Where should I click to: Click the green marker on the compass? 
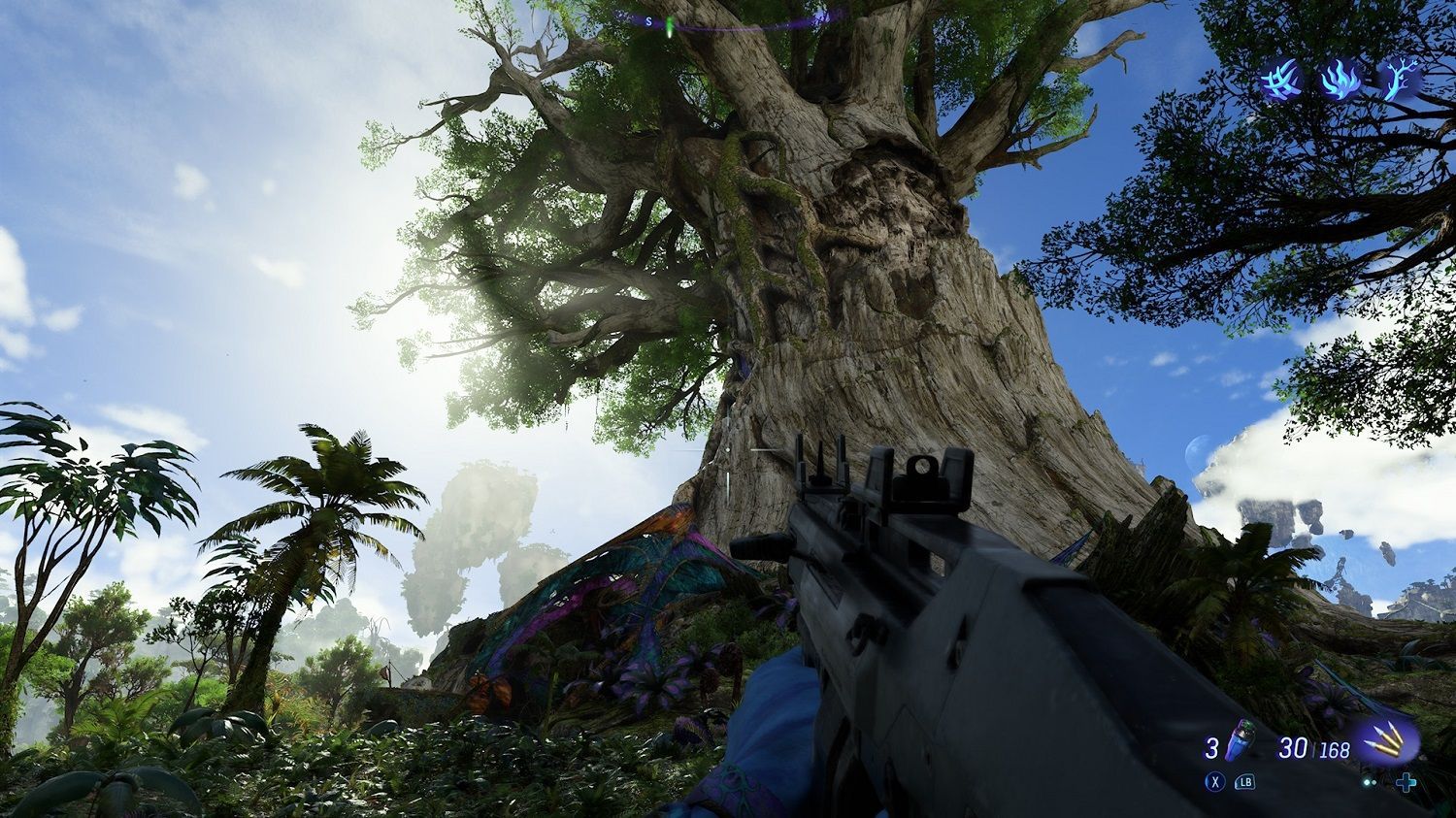click(669, 20)
